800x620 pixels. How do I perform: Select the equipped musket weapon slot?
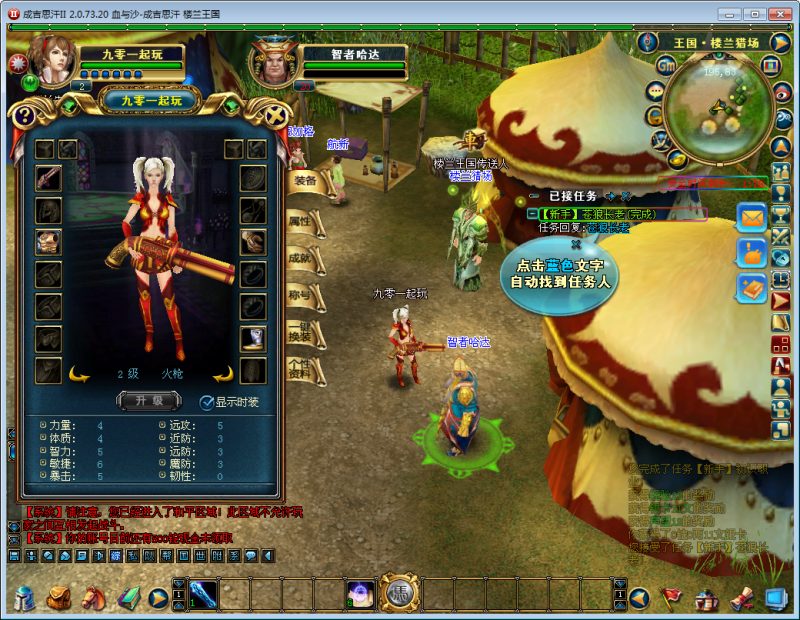point(48,179)
